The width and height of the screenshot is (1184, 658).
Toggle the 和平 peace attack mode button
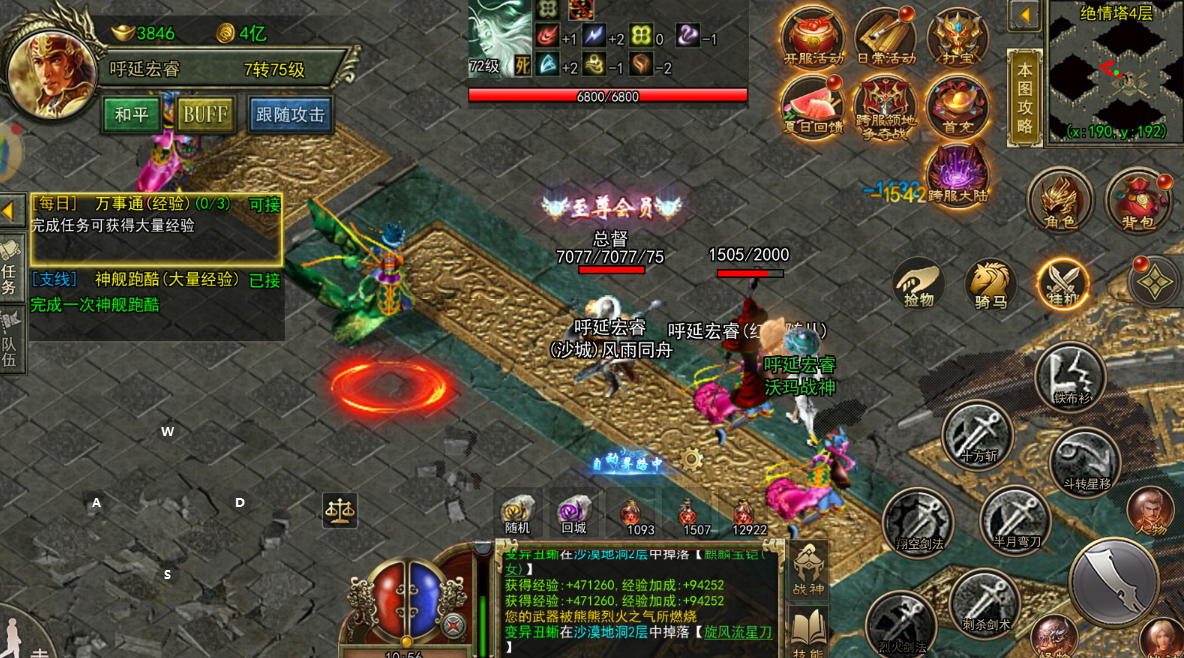[131, 114]
